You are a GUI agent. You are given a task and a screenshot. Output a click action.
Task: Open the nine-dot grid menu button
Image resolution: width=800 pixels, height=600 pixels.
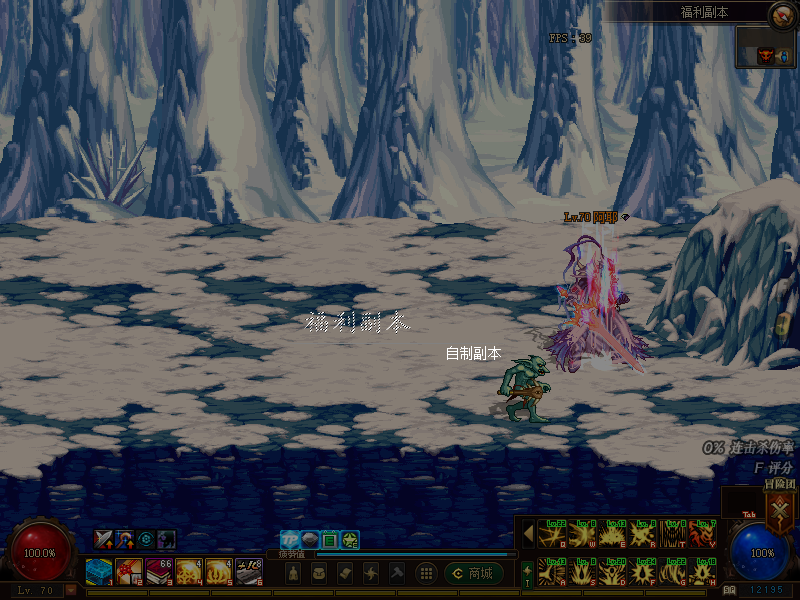(426, 573)
